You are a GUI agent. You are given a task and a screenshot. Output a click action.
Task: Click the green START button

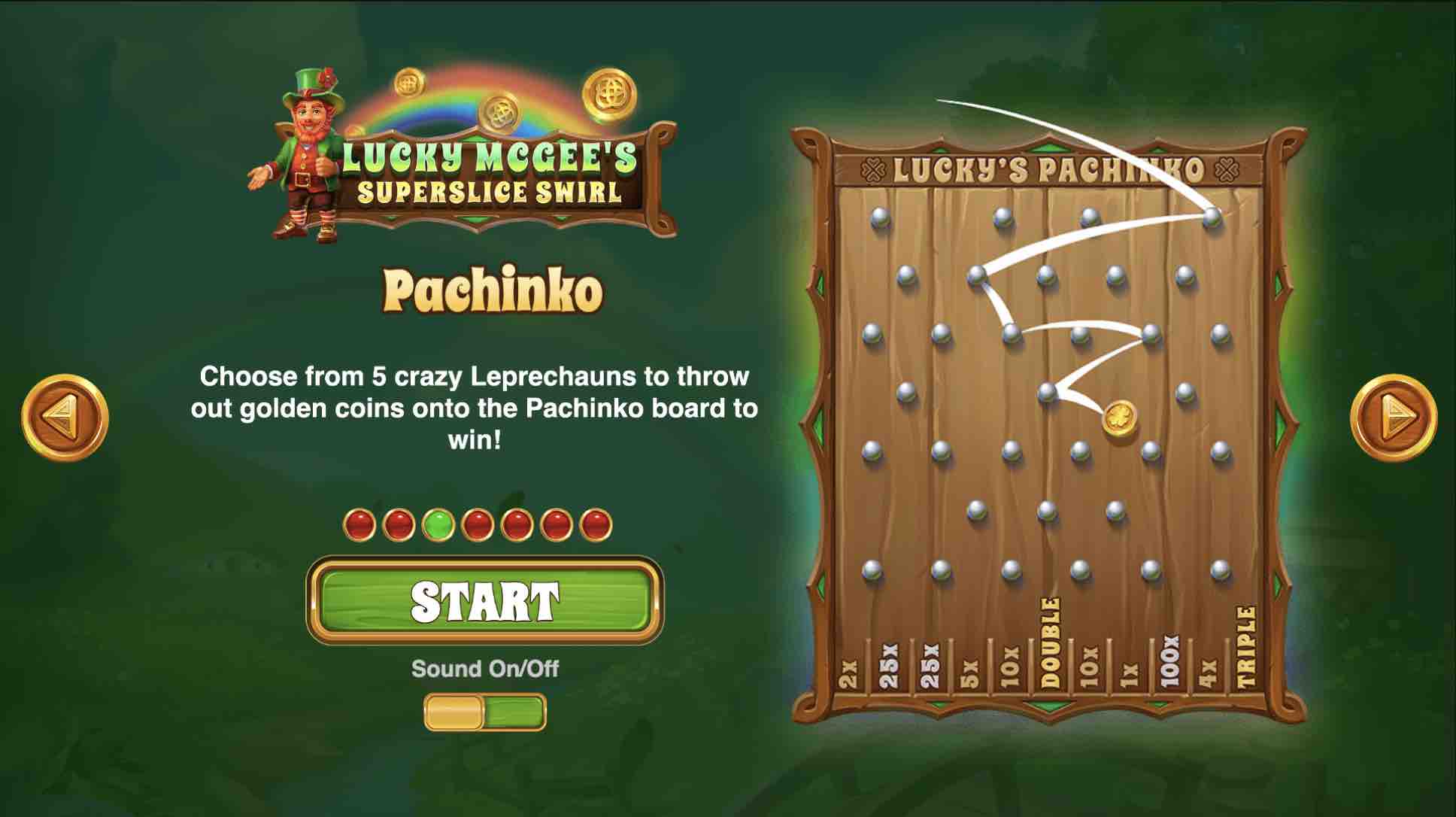[x=485, y=600]
